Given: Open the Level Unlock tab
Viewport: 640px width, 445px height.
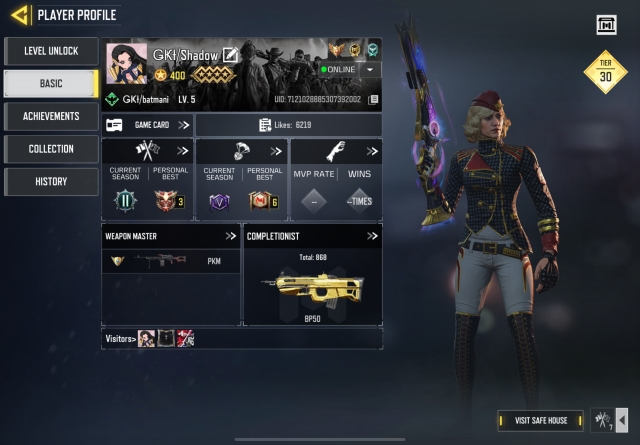Looking at the screenshot, I should pos(51,51).
